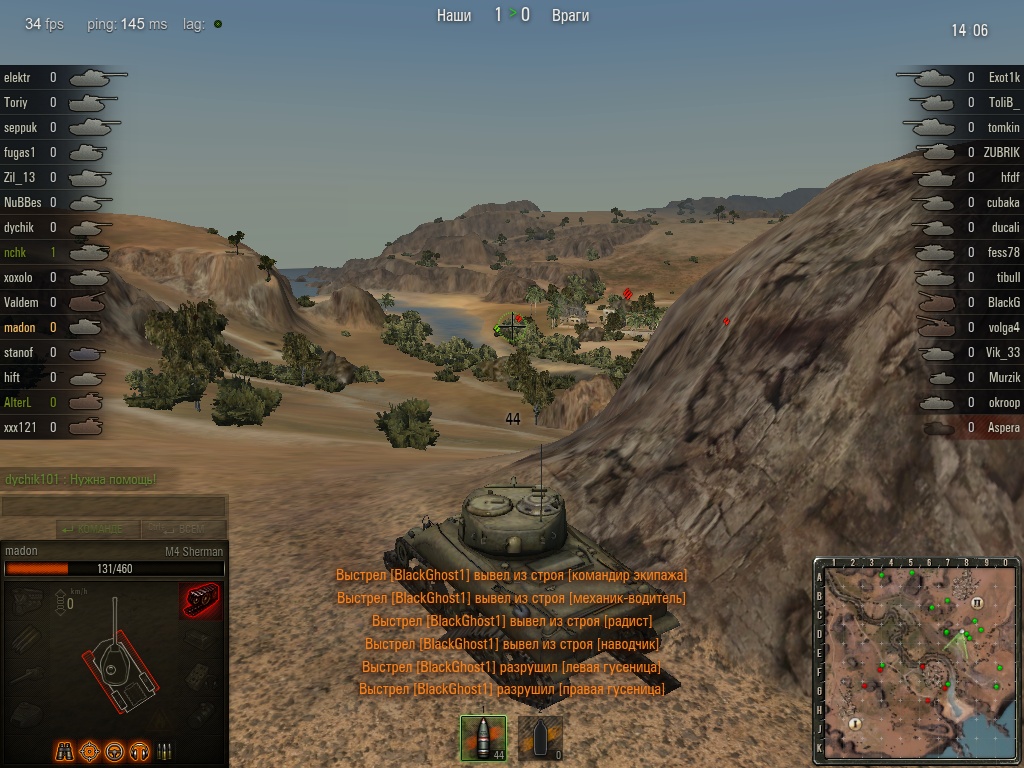Click the gunner crosshair crew icon
Viewport: 1024px width, 768px height.
[x=88, y=750]
